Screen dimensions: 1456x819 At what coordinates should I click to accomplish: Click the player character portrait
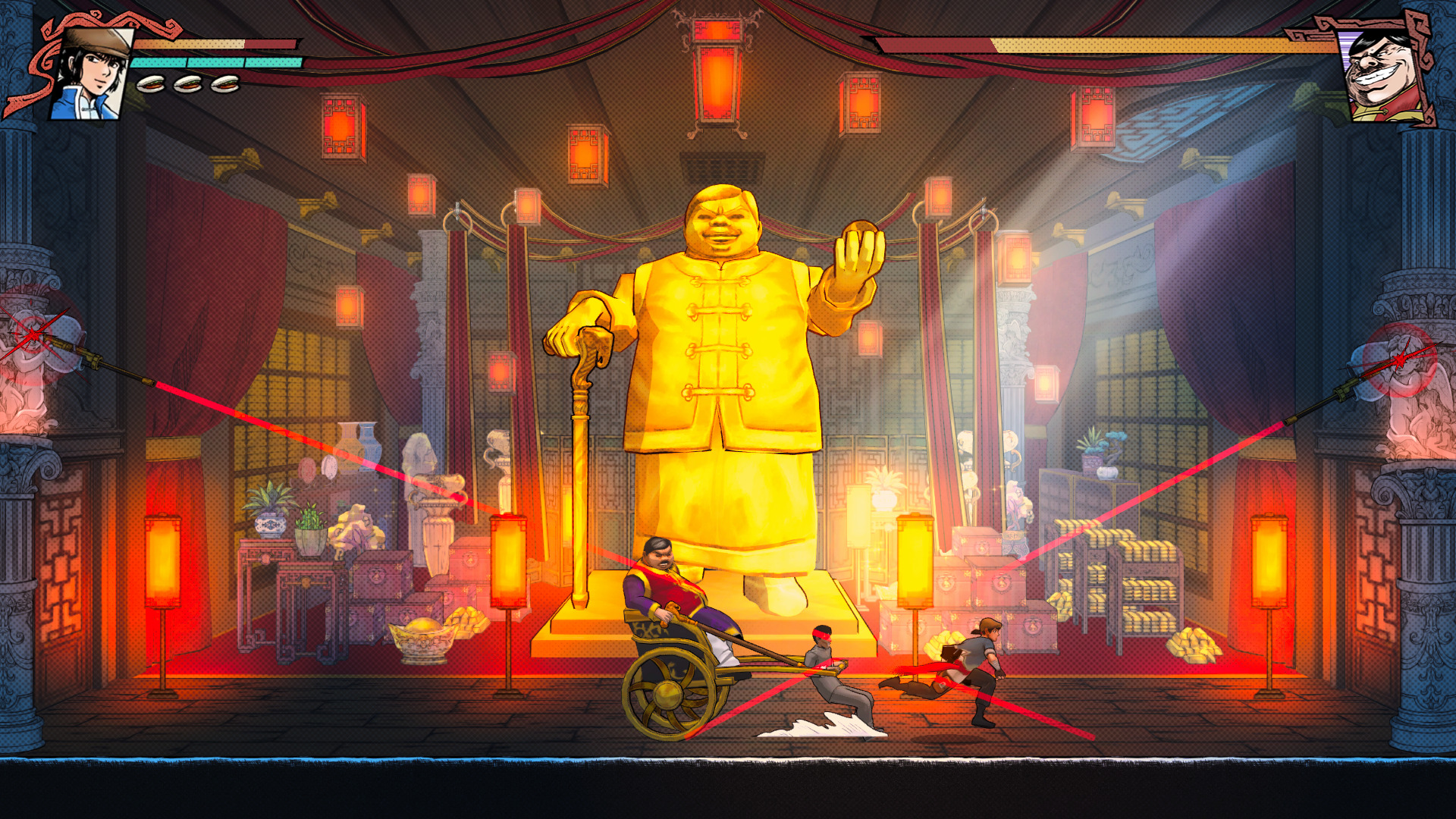91,75
